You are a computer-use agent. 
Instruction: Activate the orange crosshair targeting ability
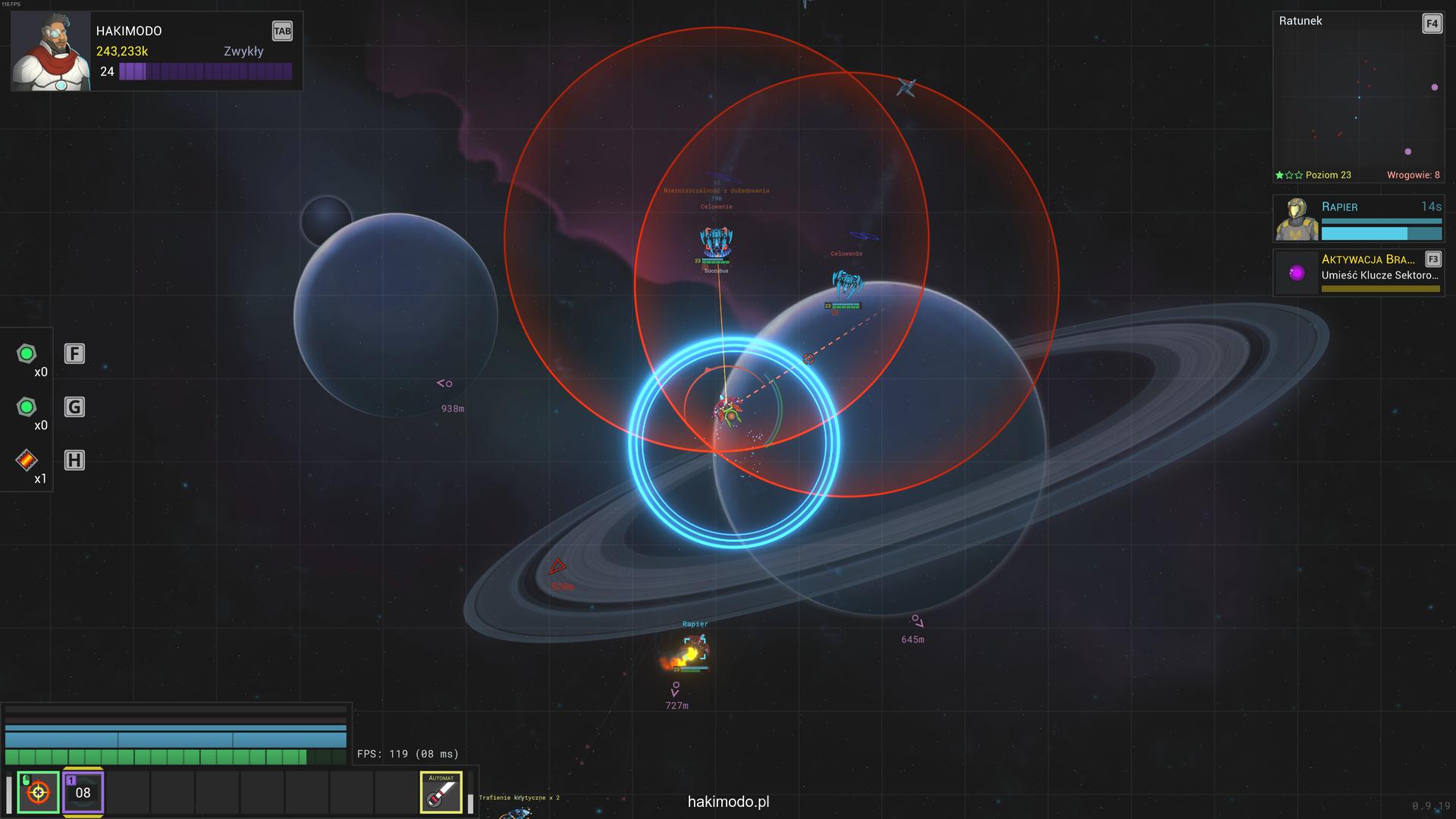(x=38, y=792)
